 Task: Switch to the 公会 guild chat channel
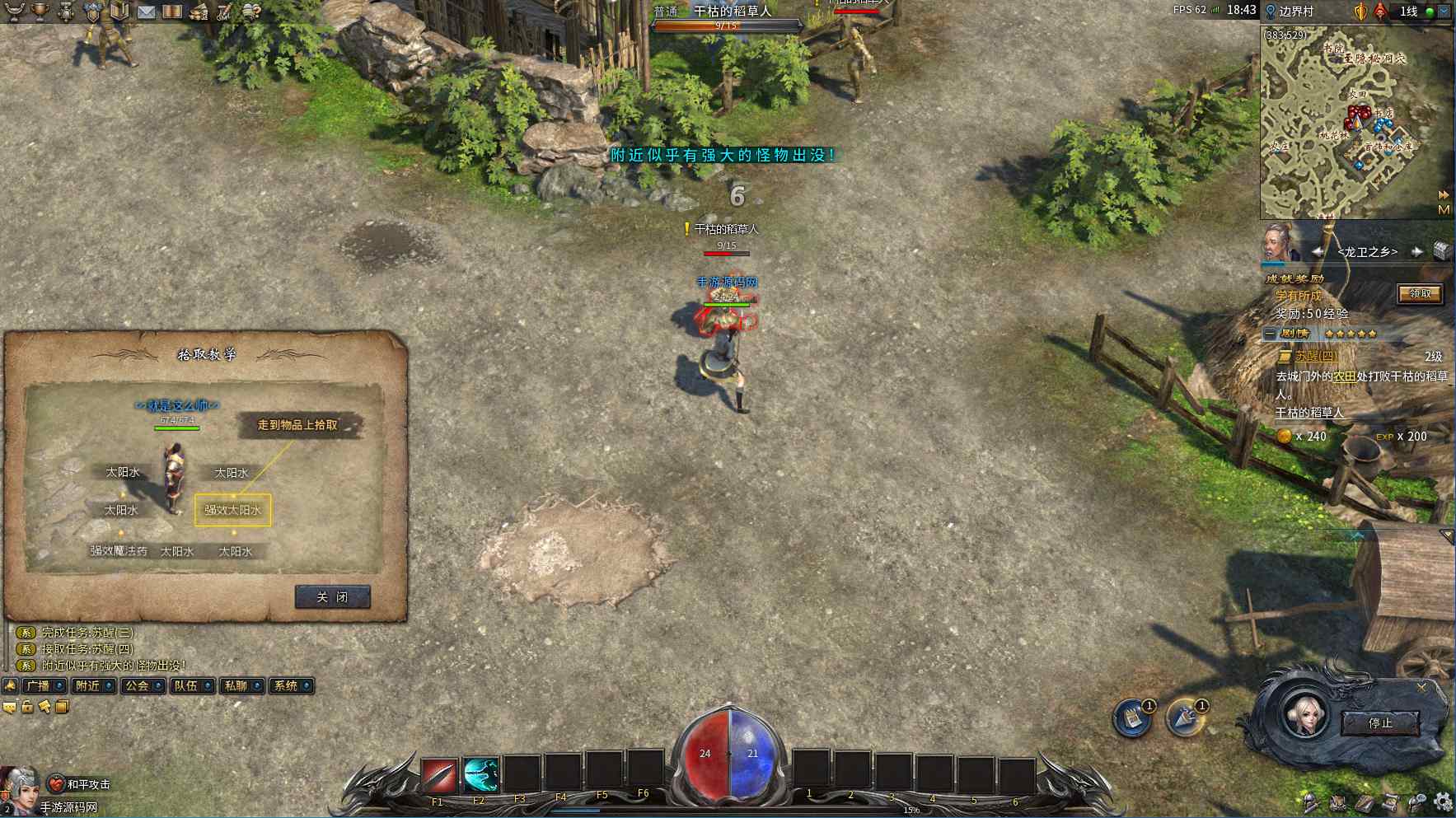point(137,685)
